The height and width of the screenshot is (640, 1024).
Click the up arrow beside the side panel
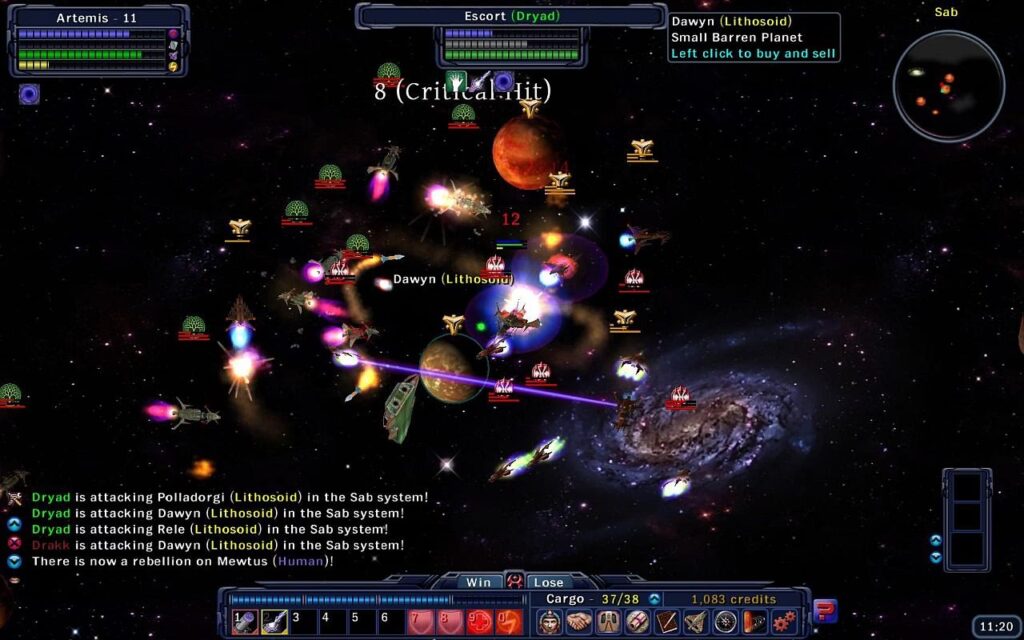[x=935, y=540]
